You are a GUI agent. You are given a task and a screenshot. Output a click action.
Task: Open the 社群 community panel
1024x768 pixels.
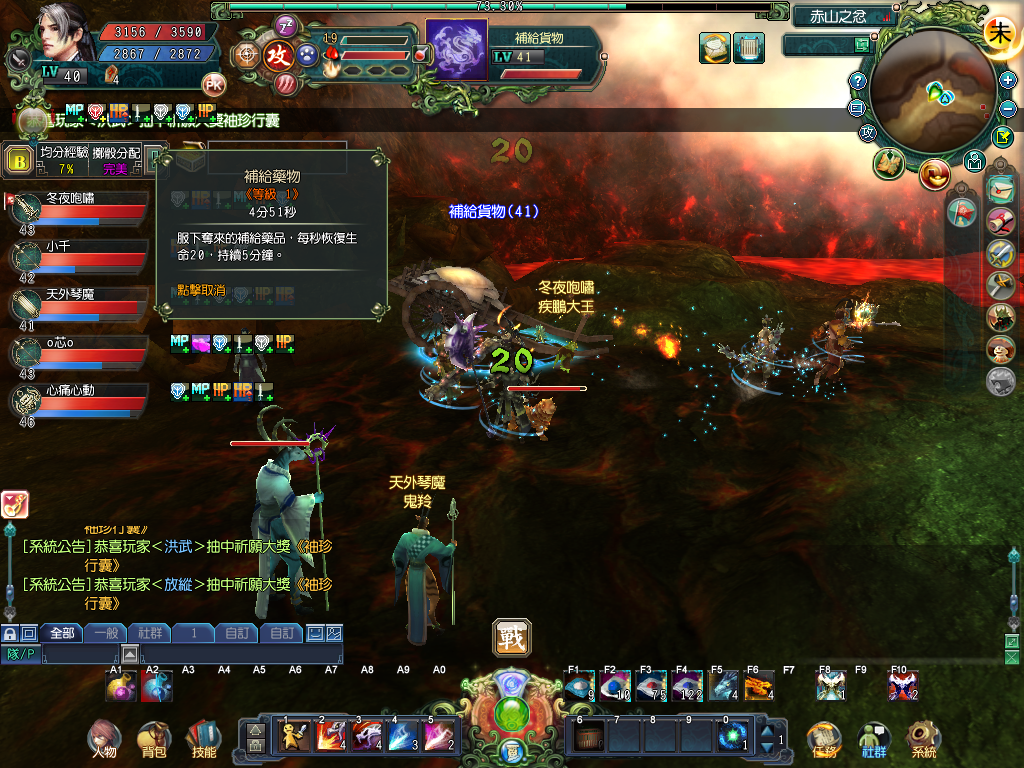pyautogui.click(x=874, y=738)
